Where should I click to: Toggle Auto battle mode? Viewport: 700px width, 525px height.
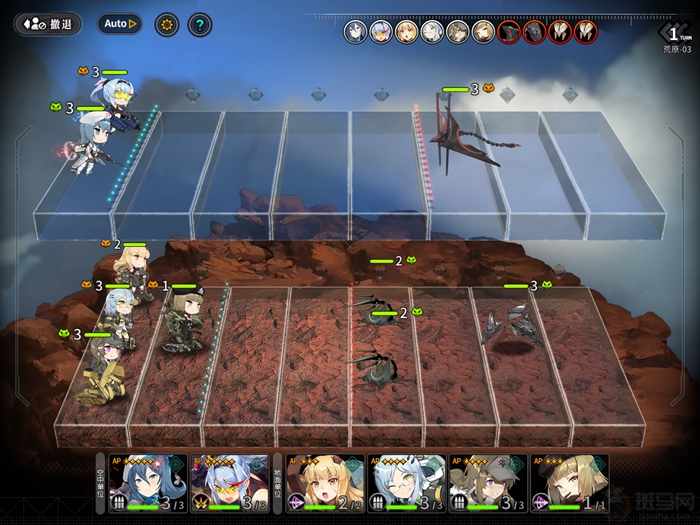(120, 23)
